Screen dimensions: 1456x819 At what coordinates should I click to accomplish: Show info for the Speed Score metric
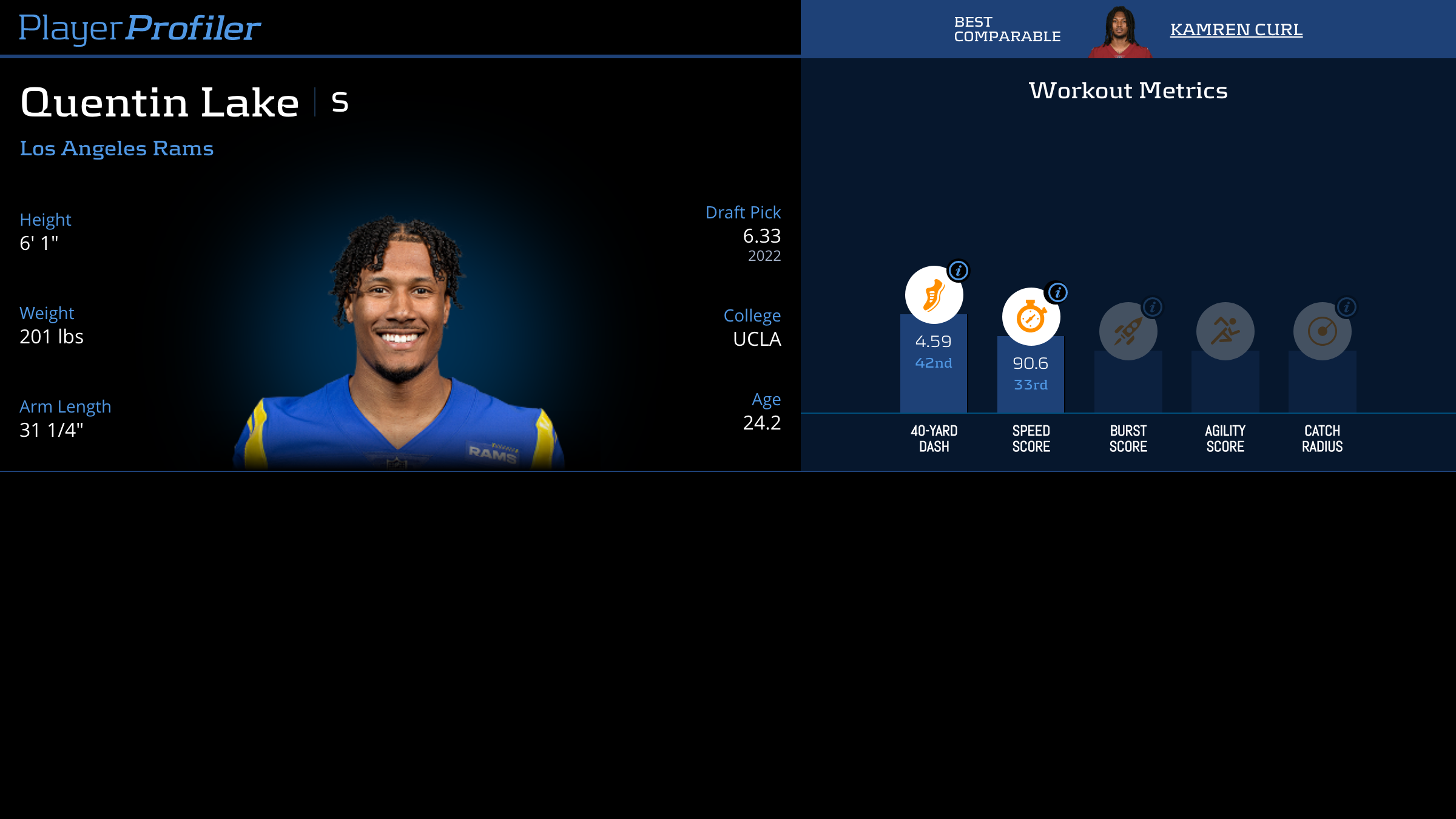pos(1057,293)
